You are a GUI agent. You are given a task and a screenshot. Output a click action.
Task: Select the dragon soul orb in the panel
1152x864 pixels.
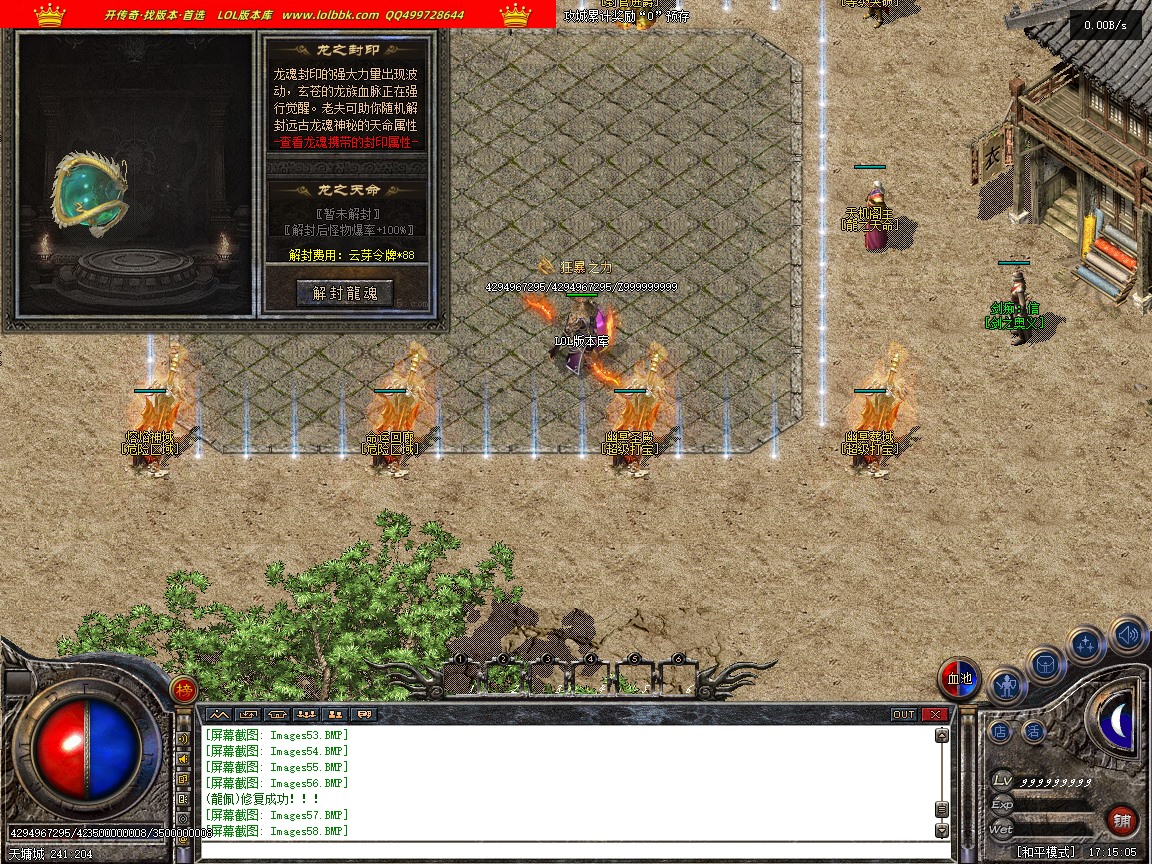92,194
